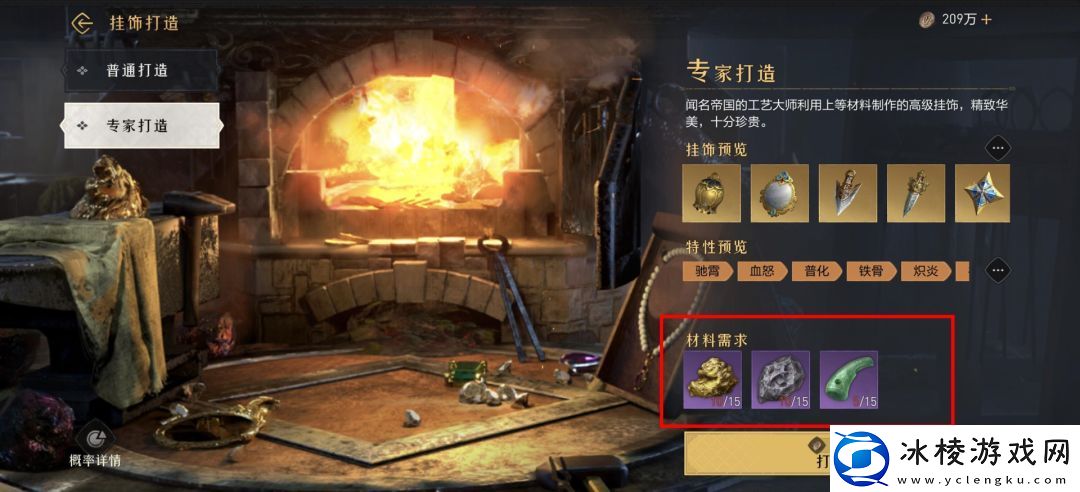Inspect the grey ore material slot
The width and height of the screenshot is (1080, 492).
pyautogui.click(x=781, y=380)
